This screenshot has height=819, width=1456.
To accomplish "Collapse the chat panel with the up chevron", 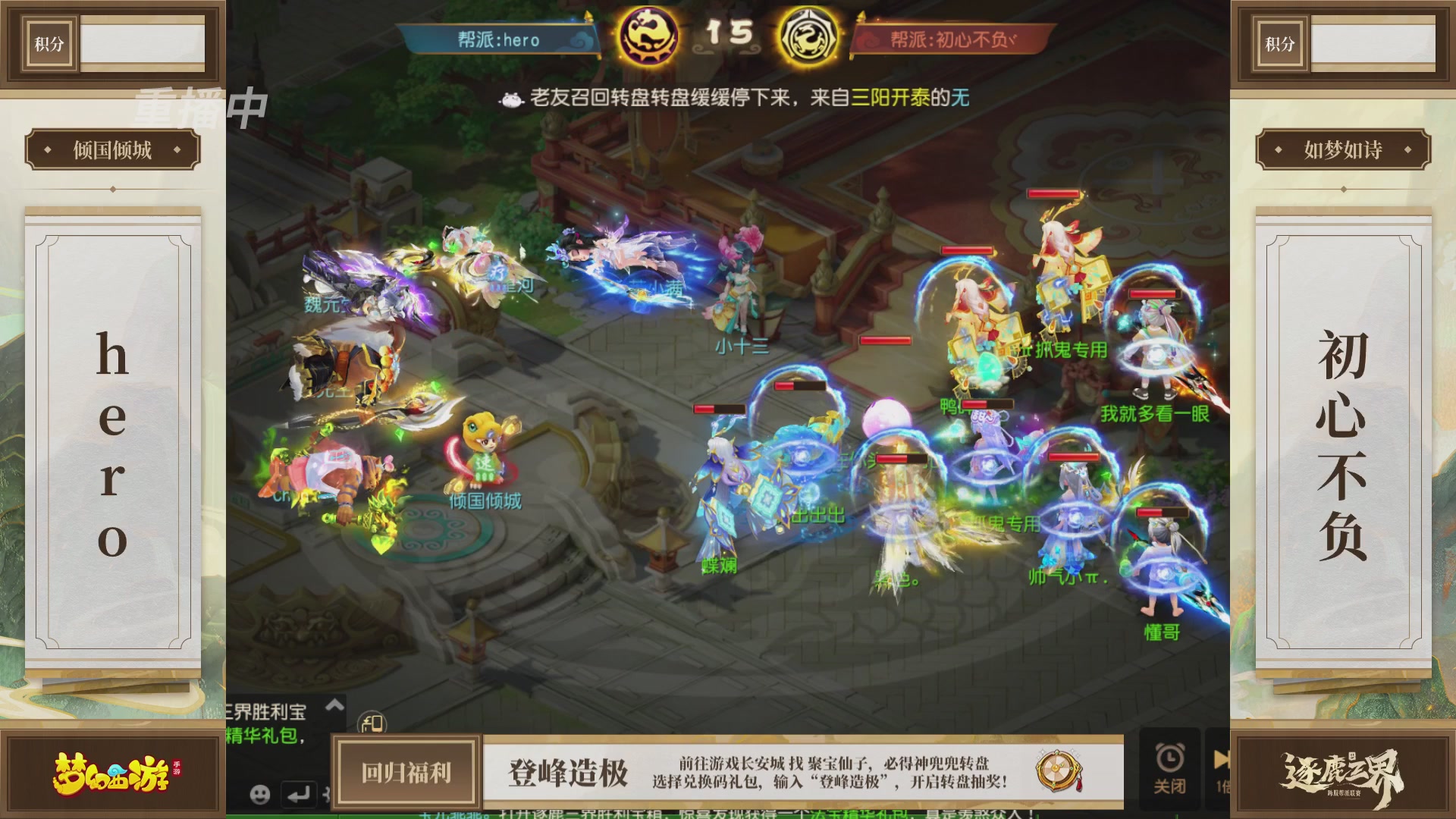I will (x=334, y=704).
